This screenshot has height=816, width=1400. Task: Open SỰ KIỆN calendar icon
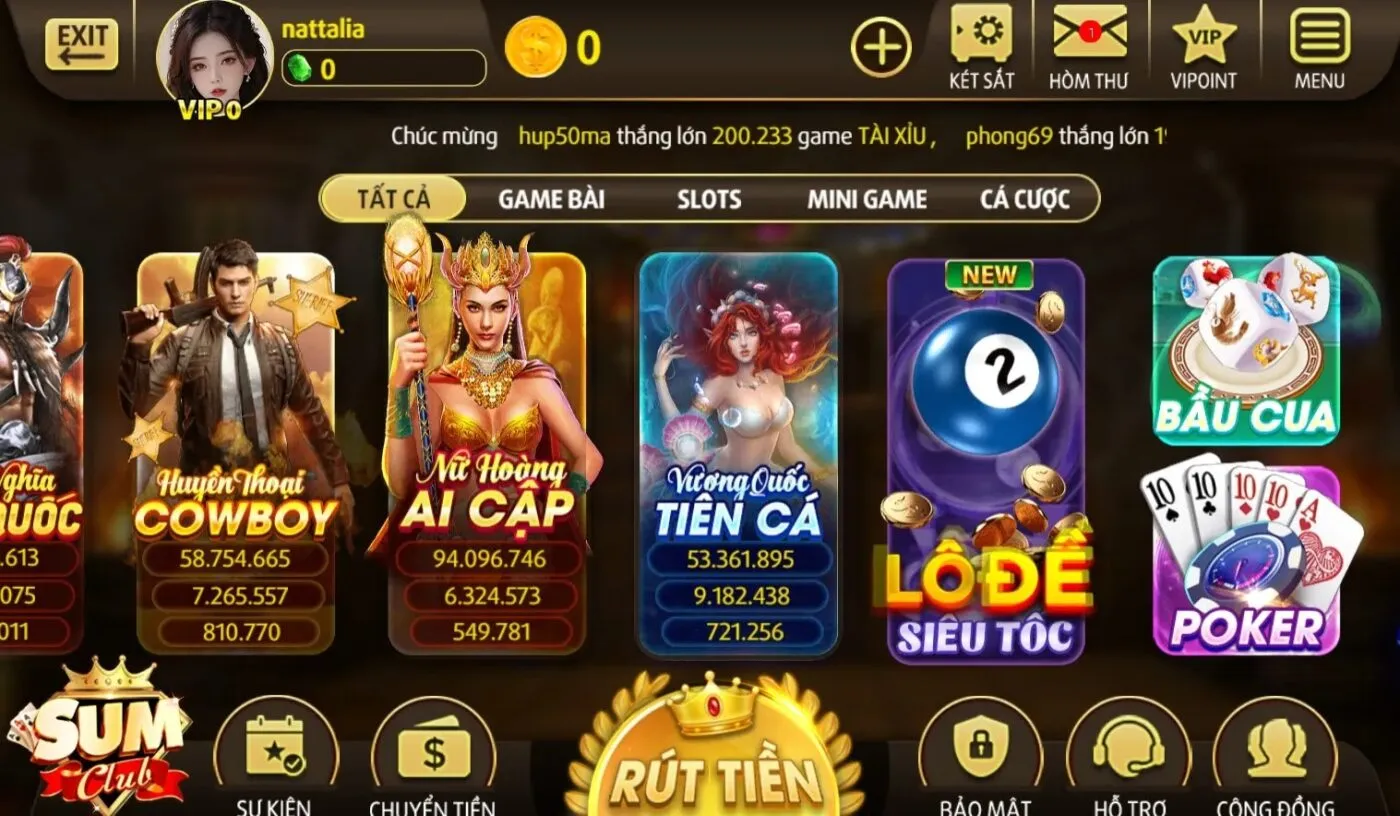coord(273,745)
